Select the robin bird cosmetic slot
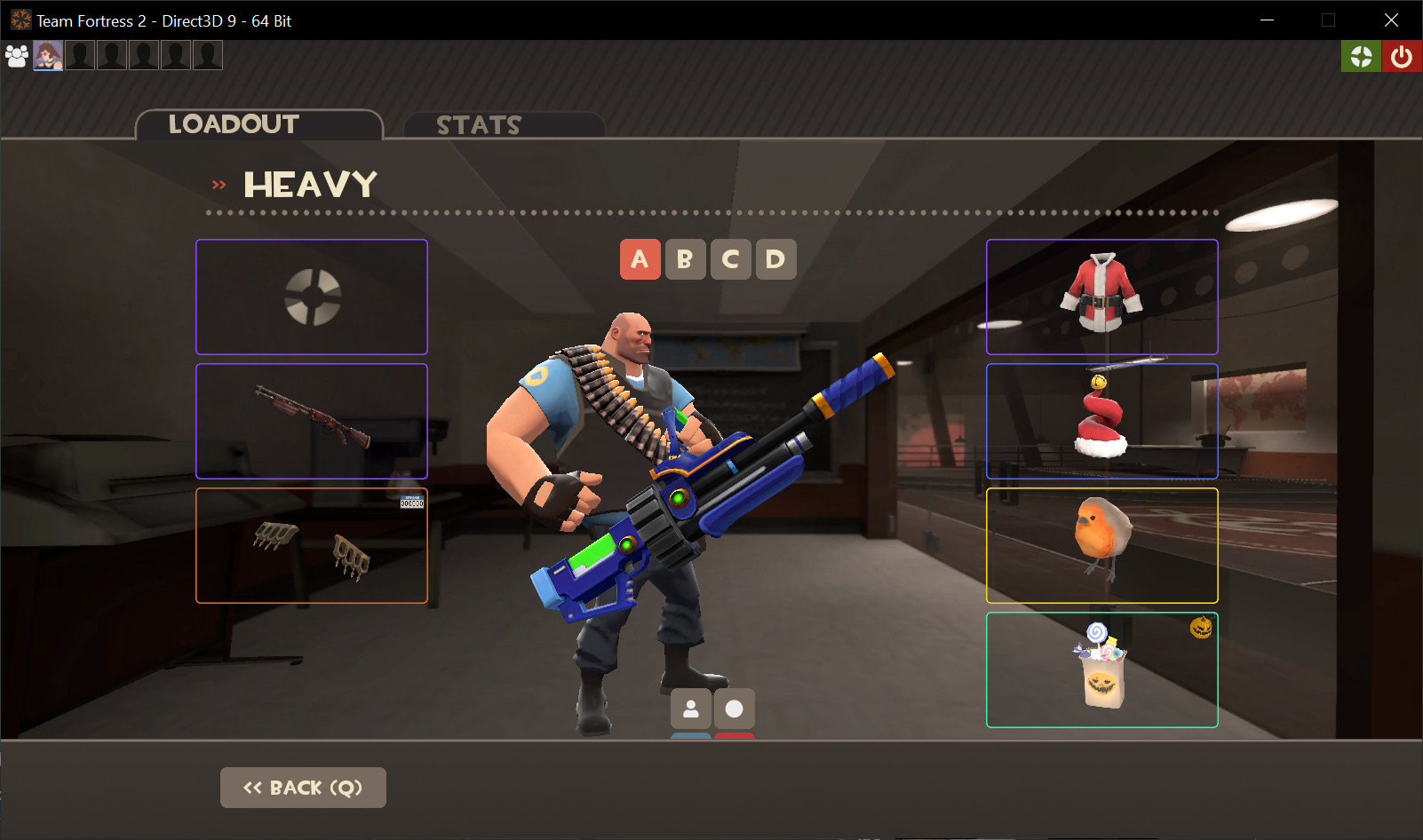 1101,545
